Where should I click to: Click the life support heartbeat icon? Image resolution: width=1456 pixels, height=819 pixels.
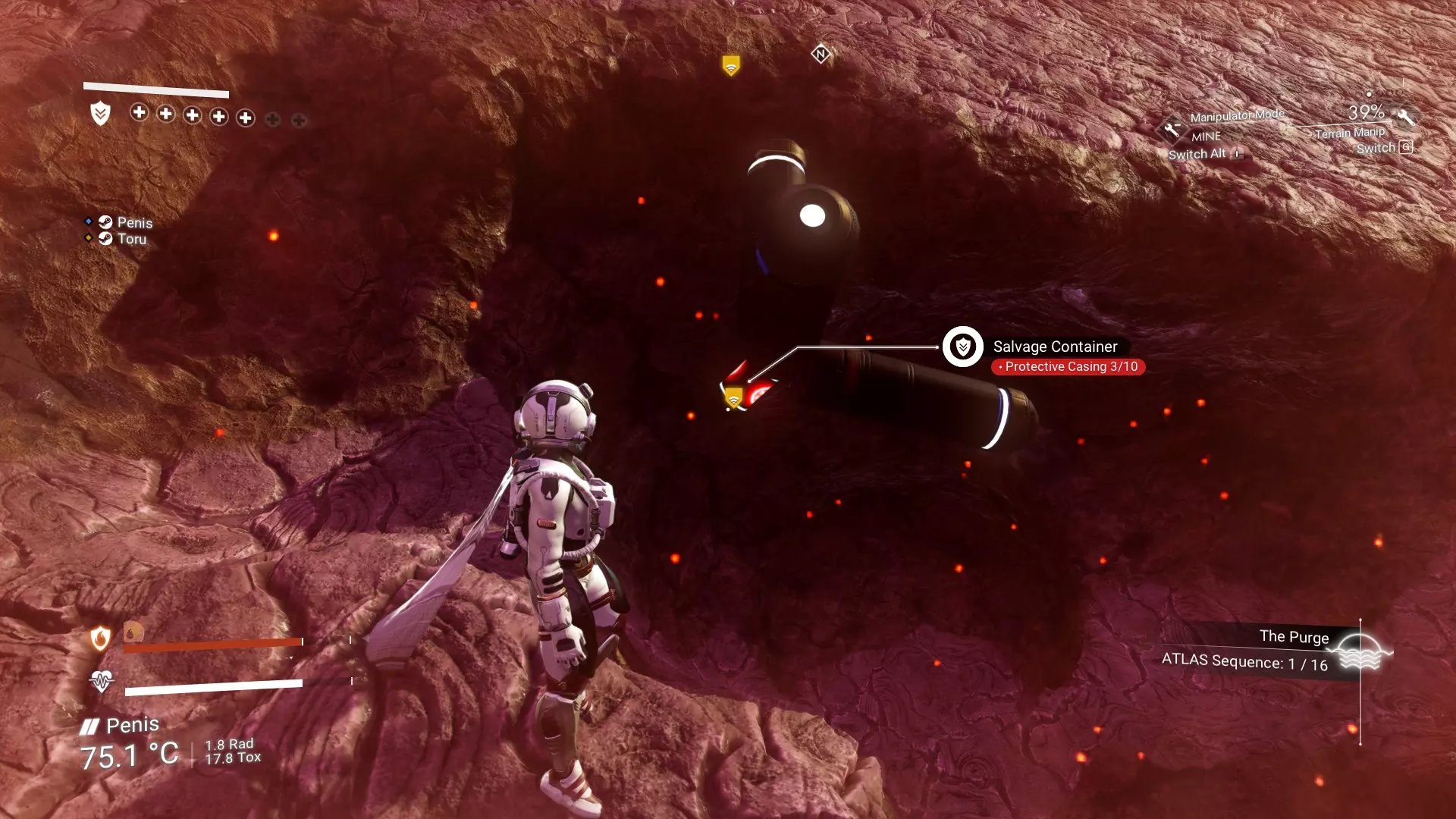101,681
